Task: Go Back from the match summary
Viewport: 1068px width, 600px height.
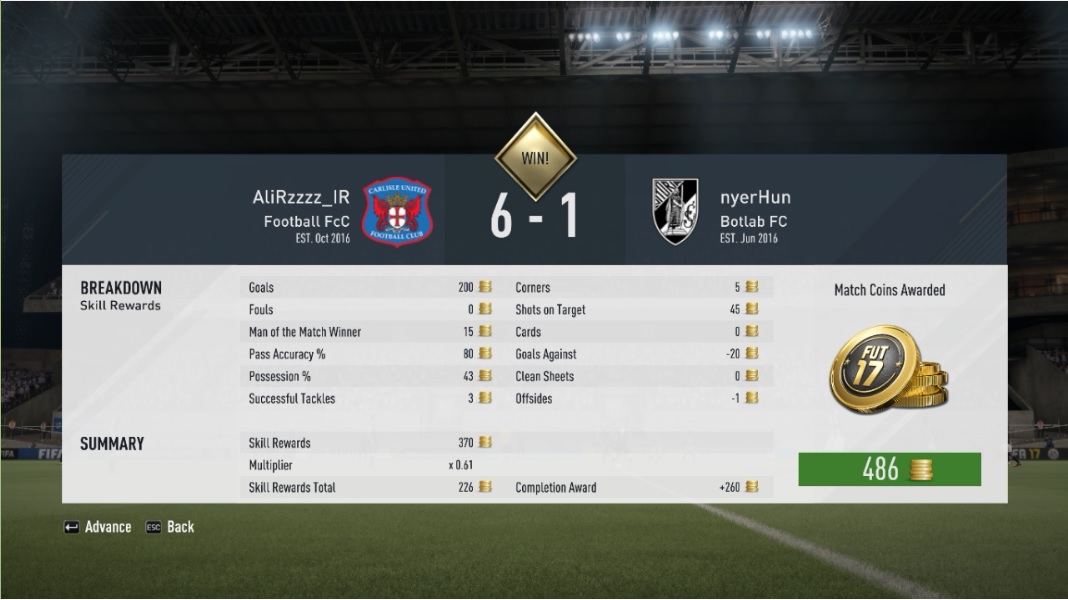Action: (171, 527)
